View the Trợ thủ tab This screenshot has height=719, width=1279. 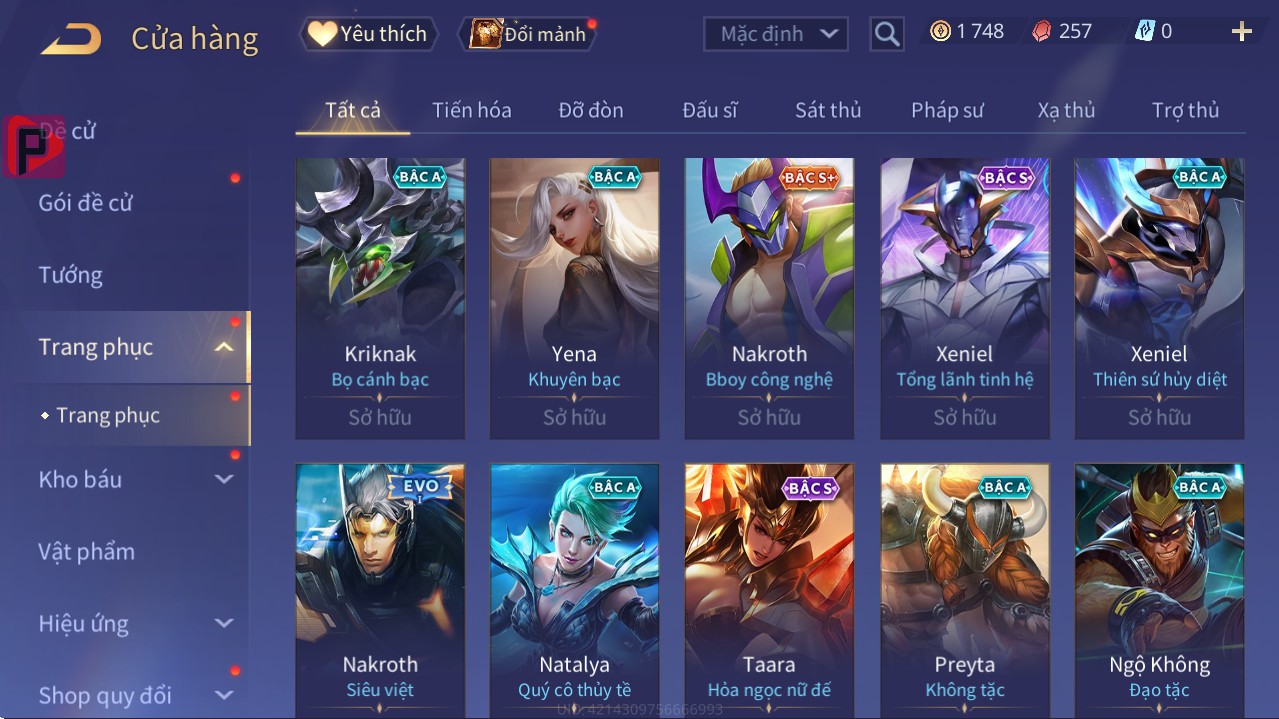[x=1185, y=110]
